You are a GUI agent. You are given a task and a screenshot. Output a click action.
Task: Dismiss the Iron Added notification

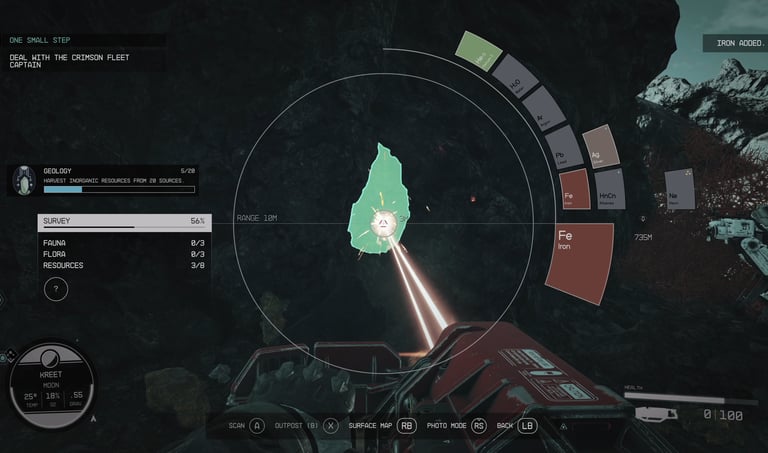(733, 43)
